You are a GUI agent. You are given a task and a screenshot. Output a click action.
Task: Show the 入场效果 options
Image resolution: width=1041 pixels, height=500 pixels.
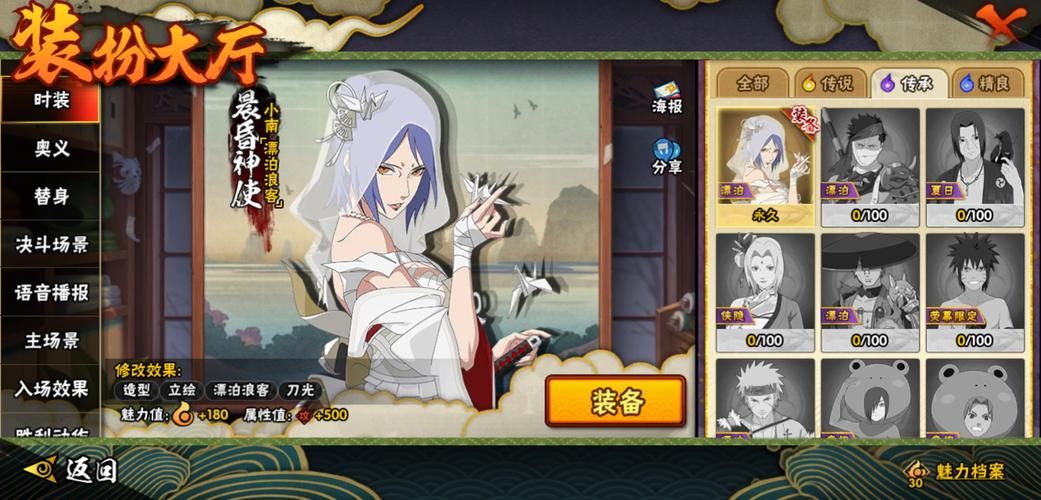coord(51,388)
